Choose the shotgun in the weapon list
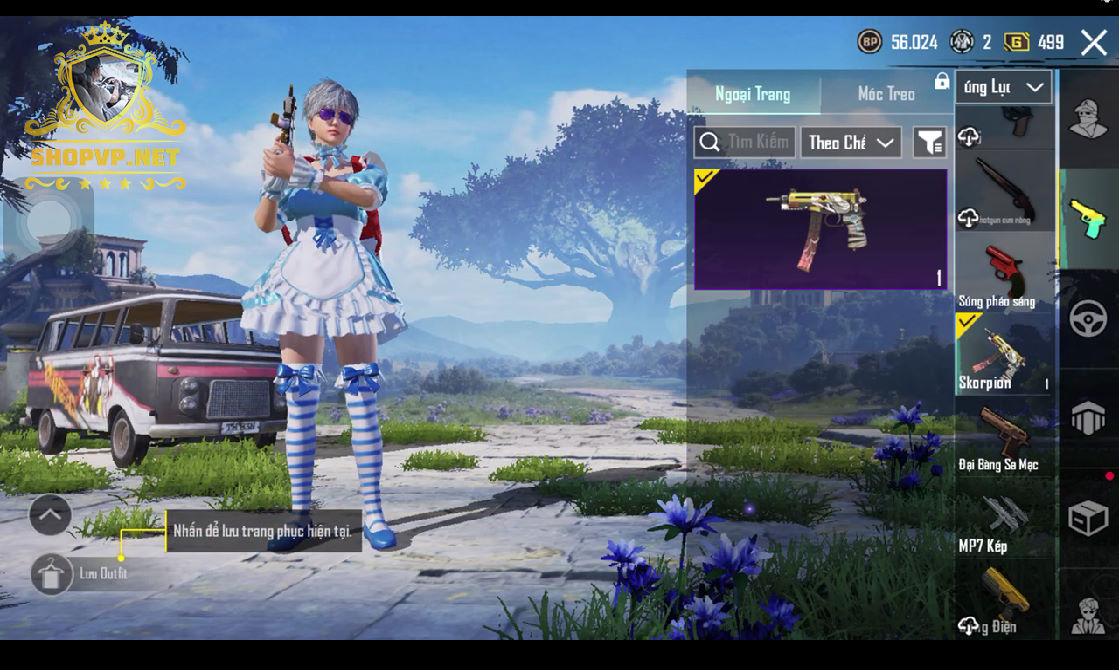Screen dimensions: 1119x670 (x=1004, y=191)
